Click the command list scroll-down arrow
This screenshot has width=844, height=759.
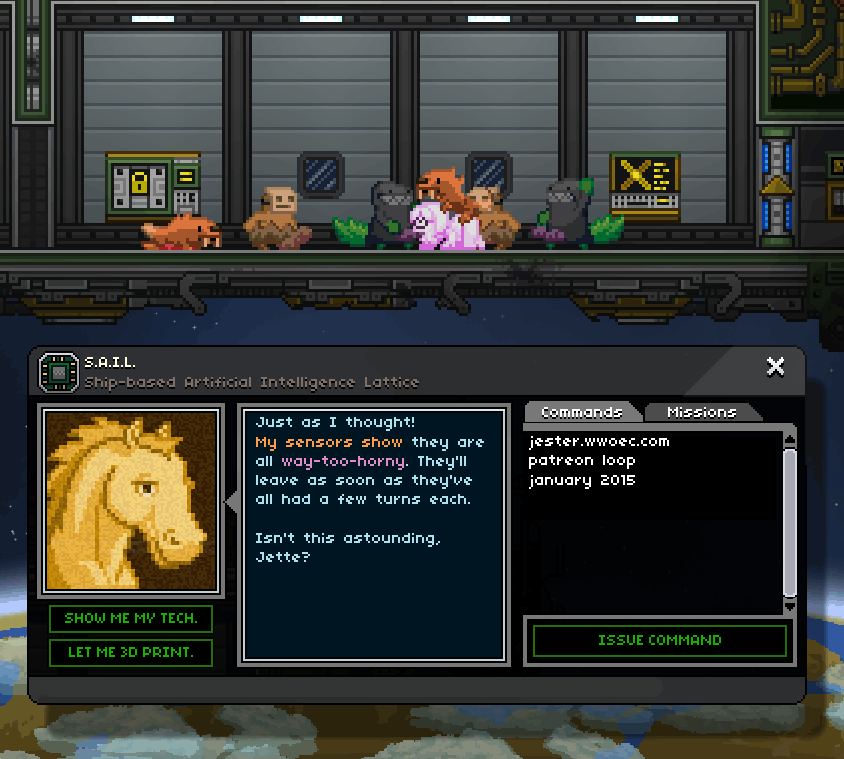789,606
